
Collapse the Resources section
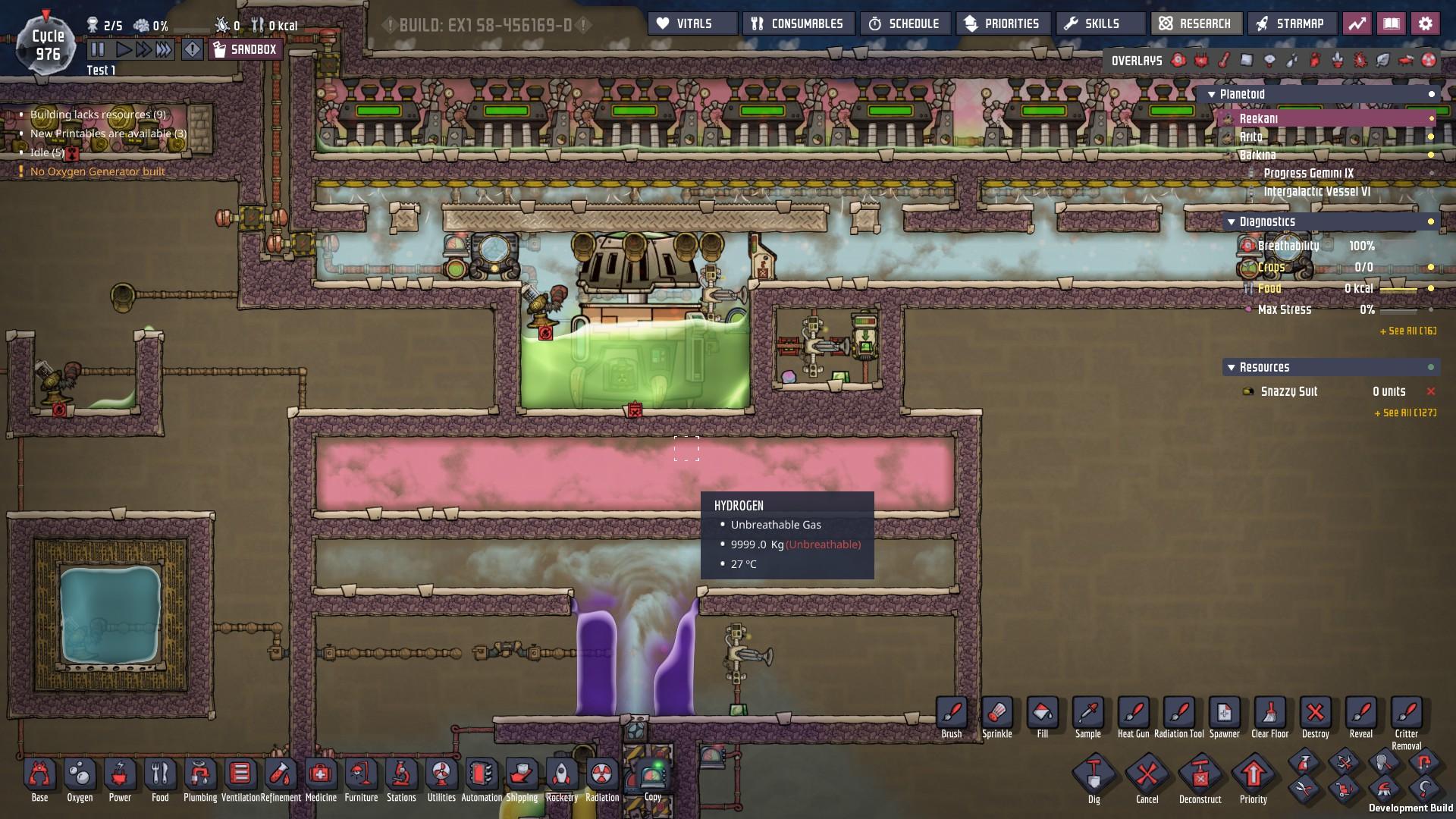[1232, 367]
